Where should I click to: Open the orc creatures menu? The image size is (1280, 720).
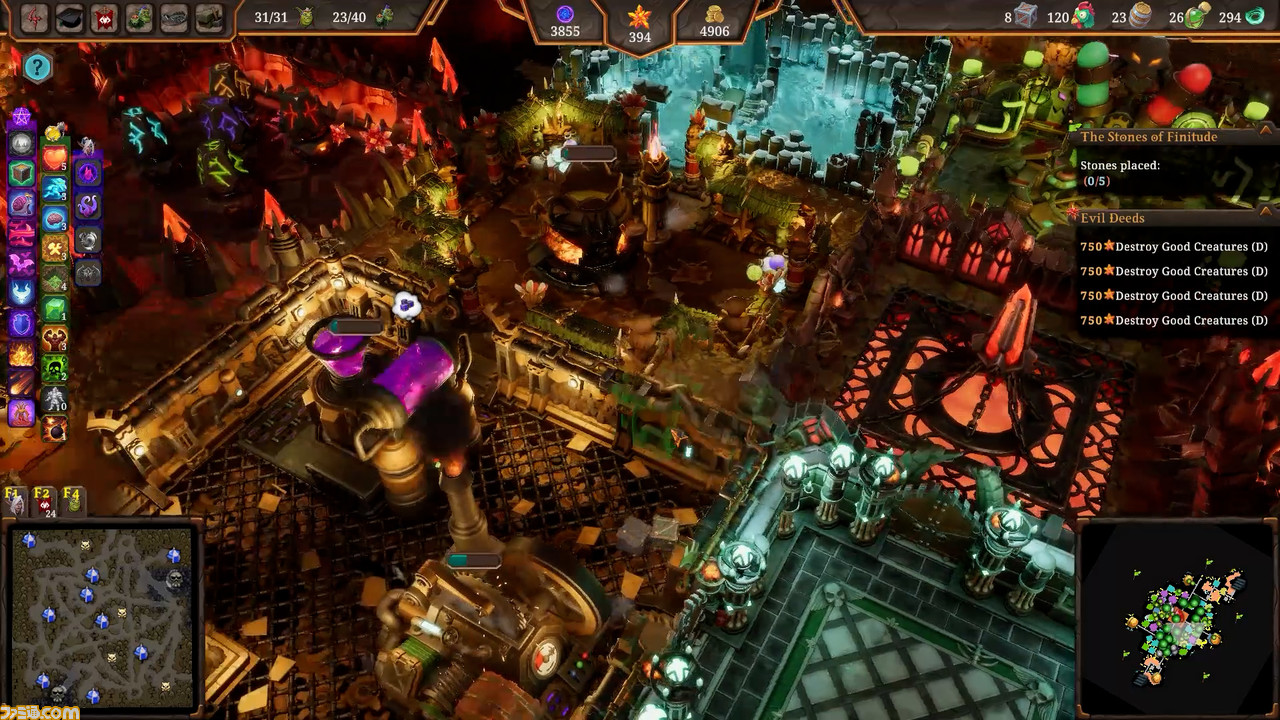click(x=140, y=18)
